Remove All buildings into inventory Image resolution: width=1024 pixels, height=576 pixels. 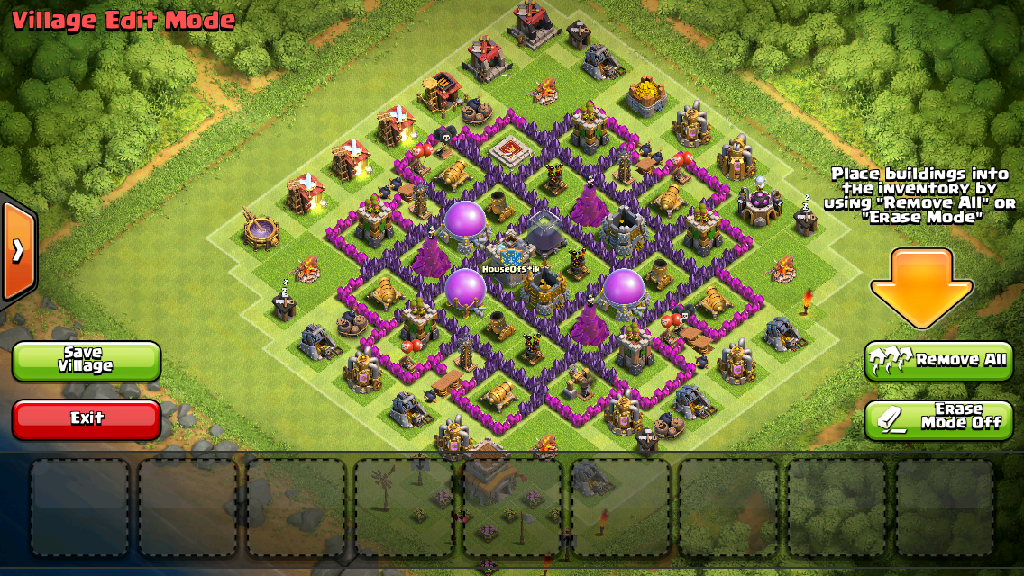pyautogui.click(x=938, y=360)
